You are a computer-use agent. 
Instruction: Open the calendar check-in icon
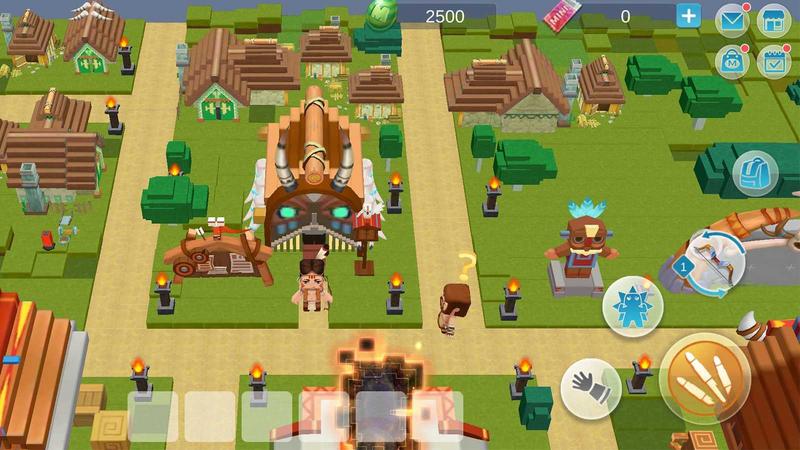coord(773,59)
